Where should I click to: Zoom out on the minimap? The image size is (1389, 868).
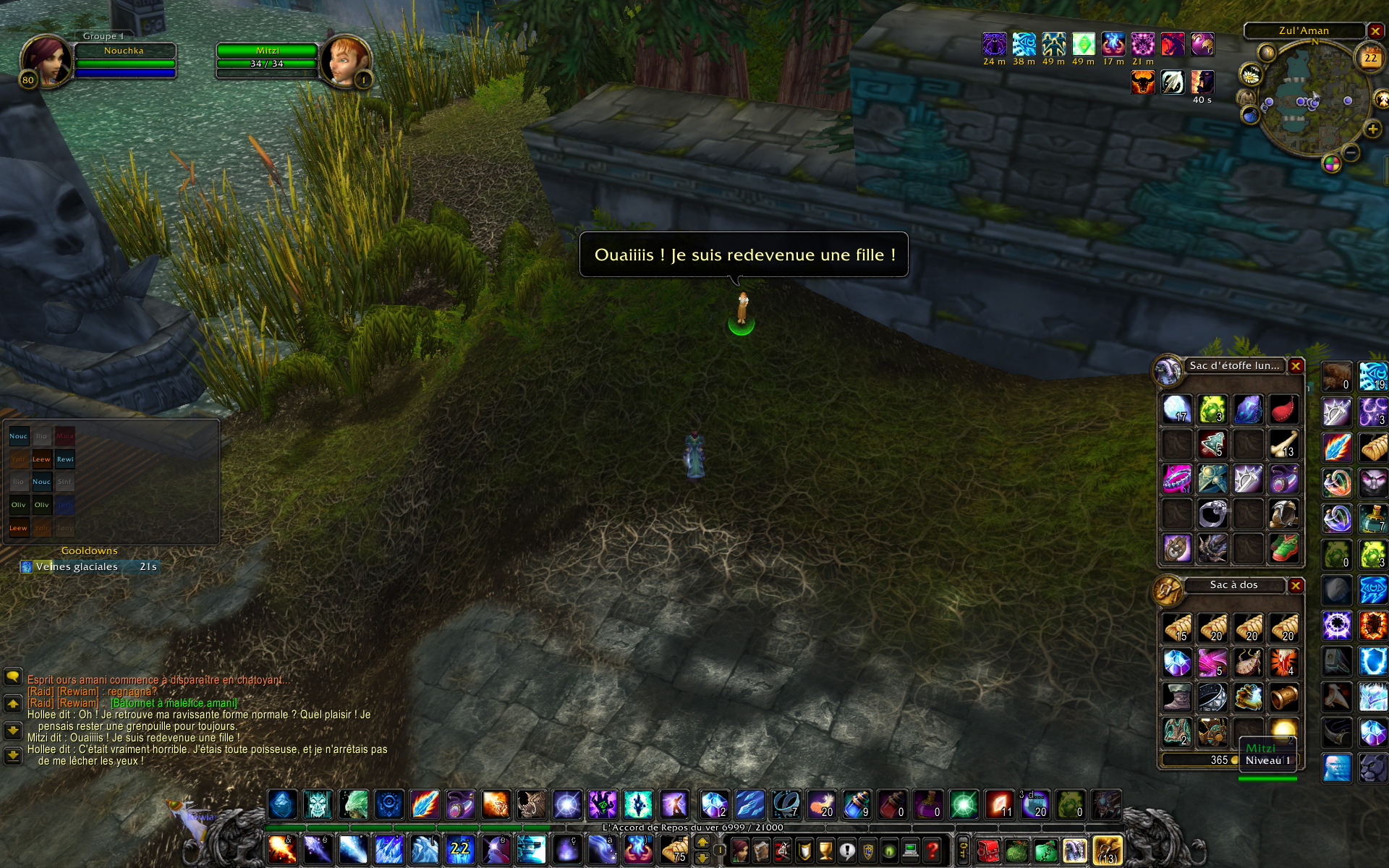pyautogui.click(x=1351, y=152)
